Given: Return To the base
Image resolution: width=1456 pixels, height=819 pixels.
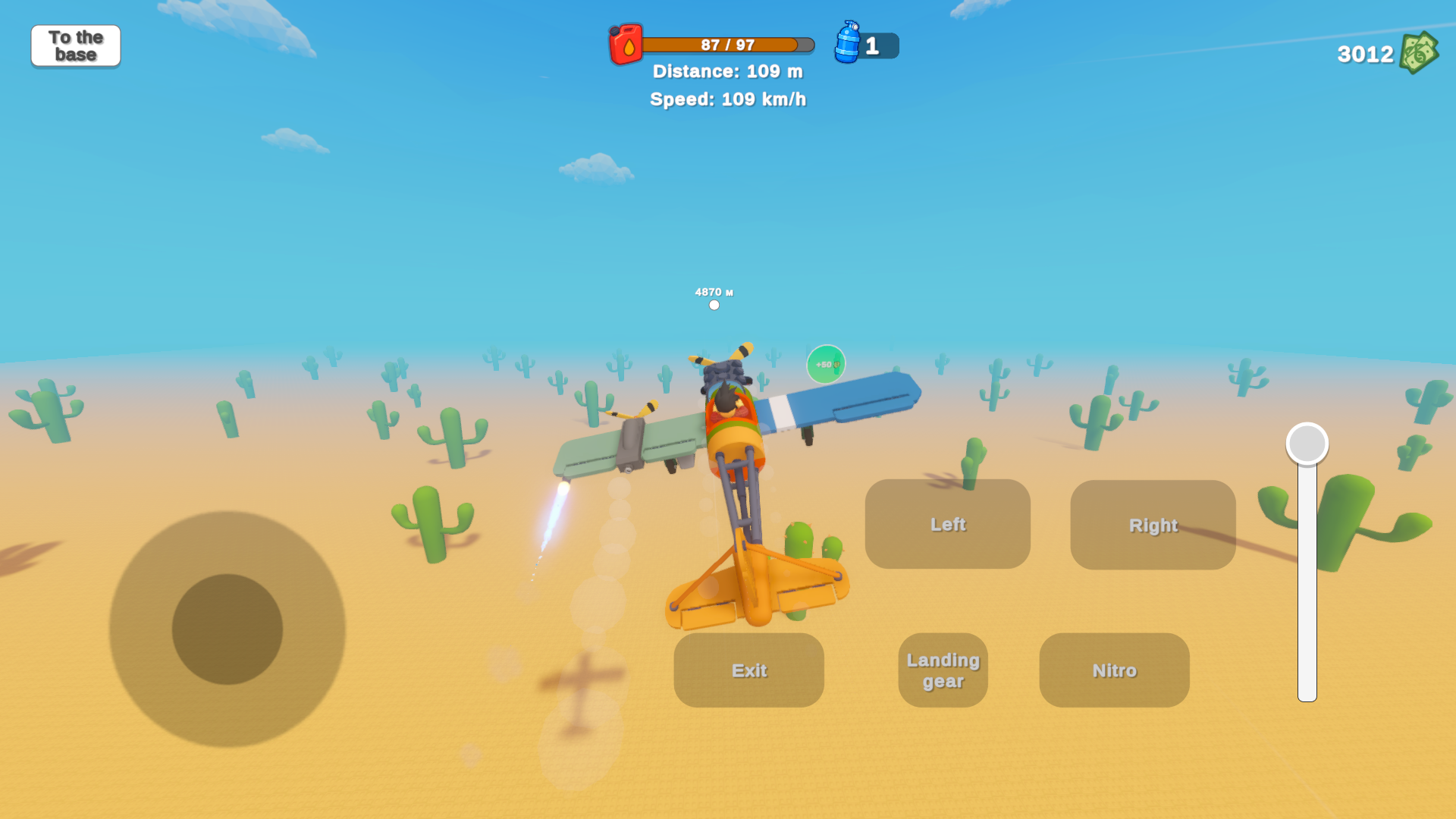Looking at the screenshot, I should (75, 45).
